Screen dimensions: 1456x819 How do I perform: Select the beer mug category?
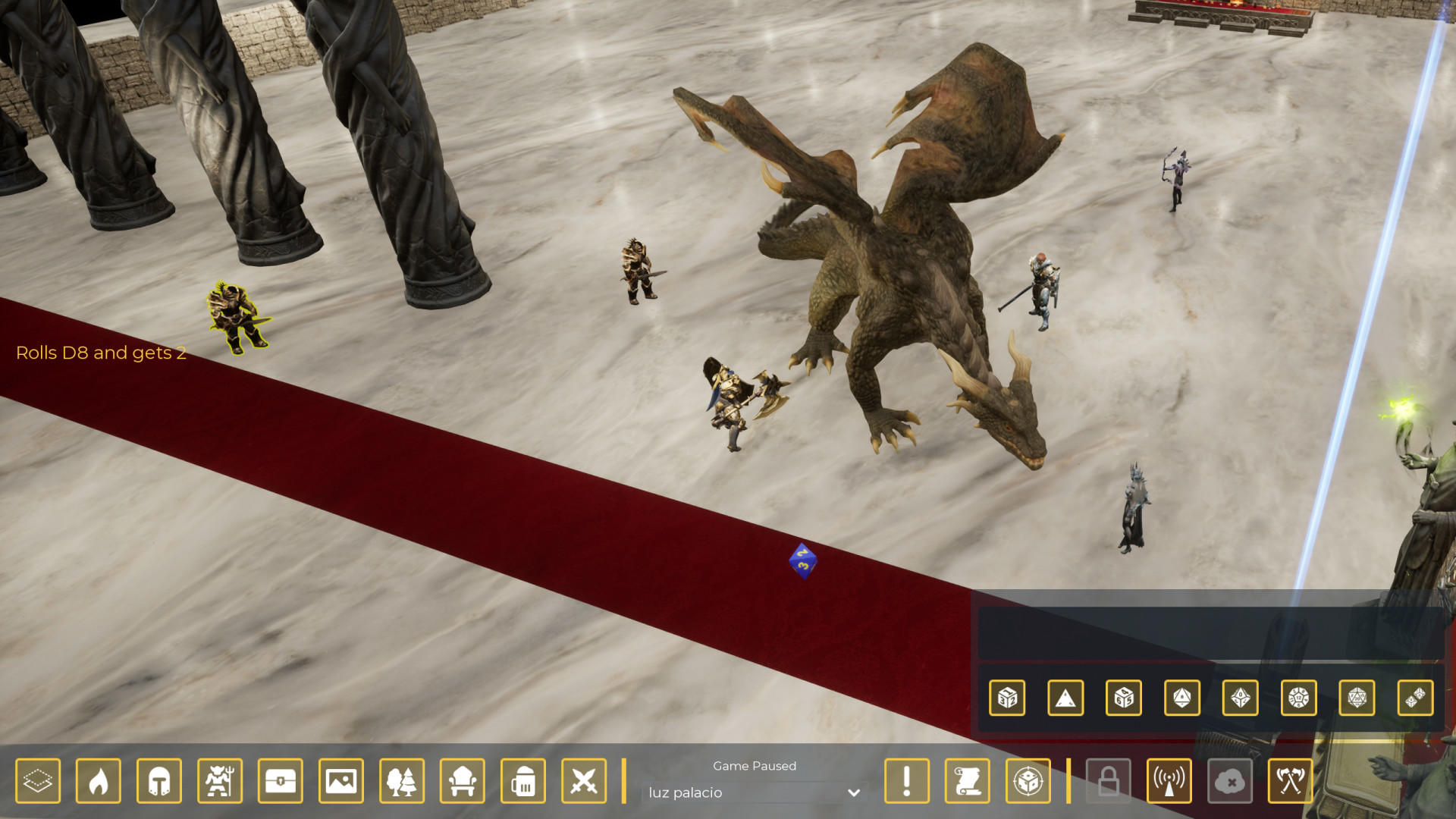click(x=523, y=780)
